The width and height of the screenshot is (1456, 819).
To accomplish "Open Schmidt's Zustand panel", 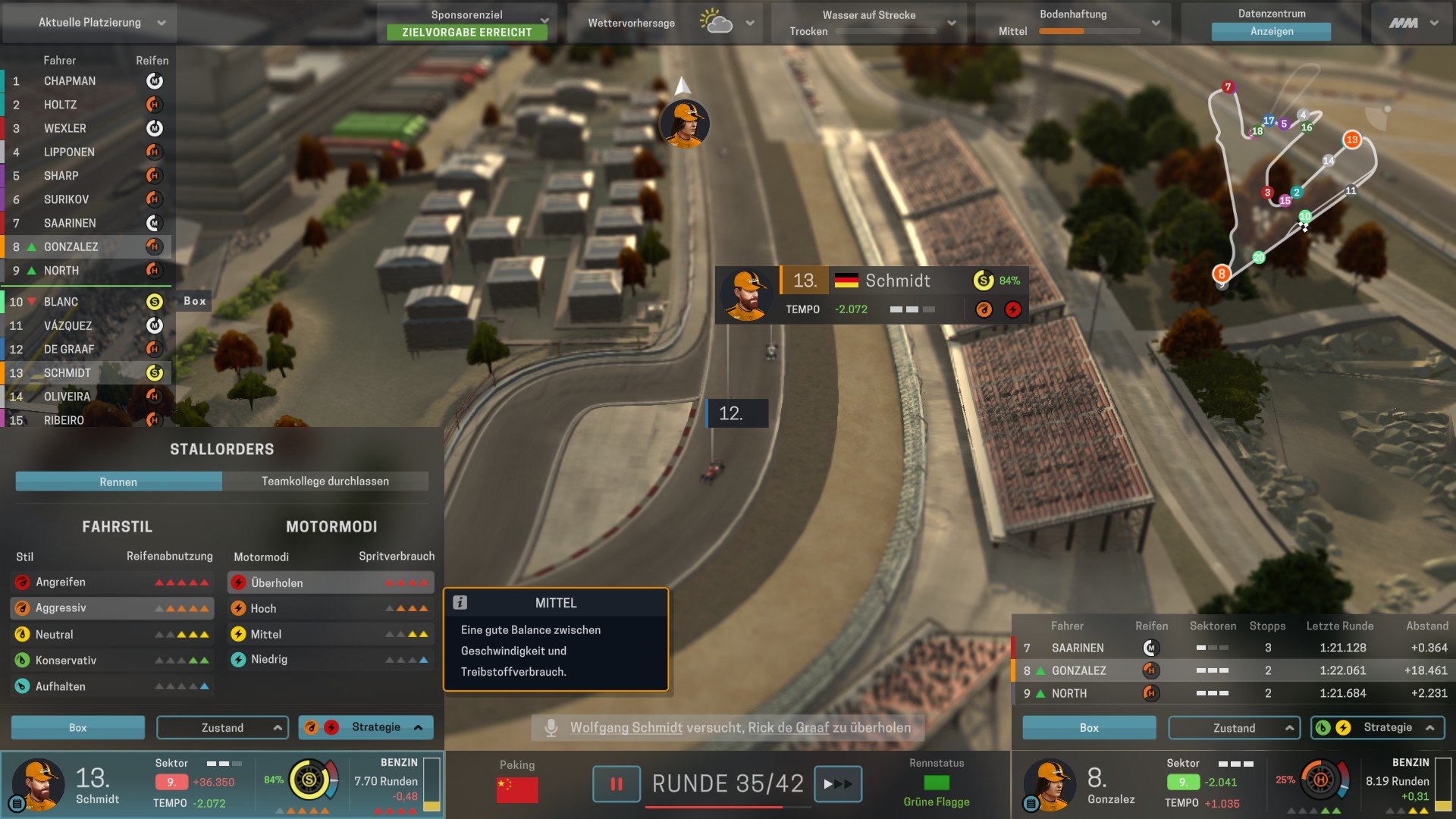I will click(x=222, y=727).
